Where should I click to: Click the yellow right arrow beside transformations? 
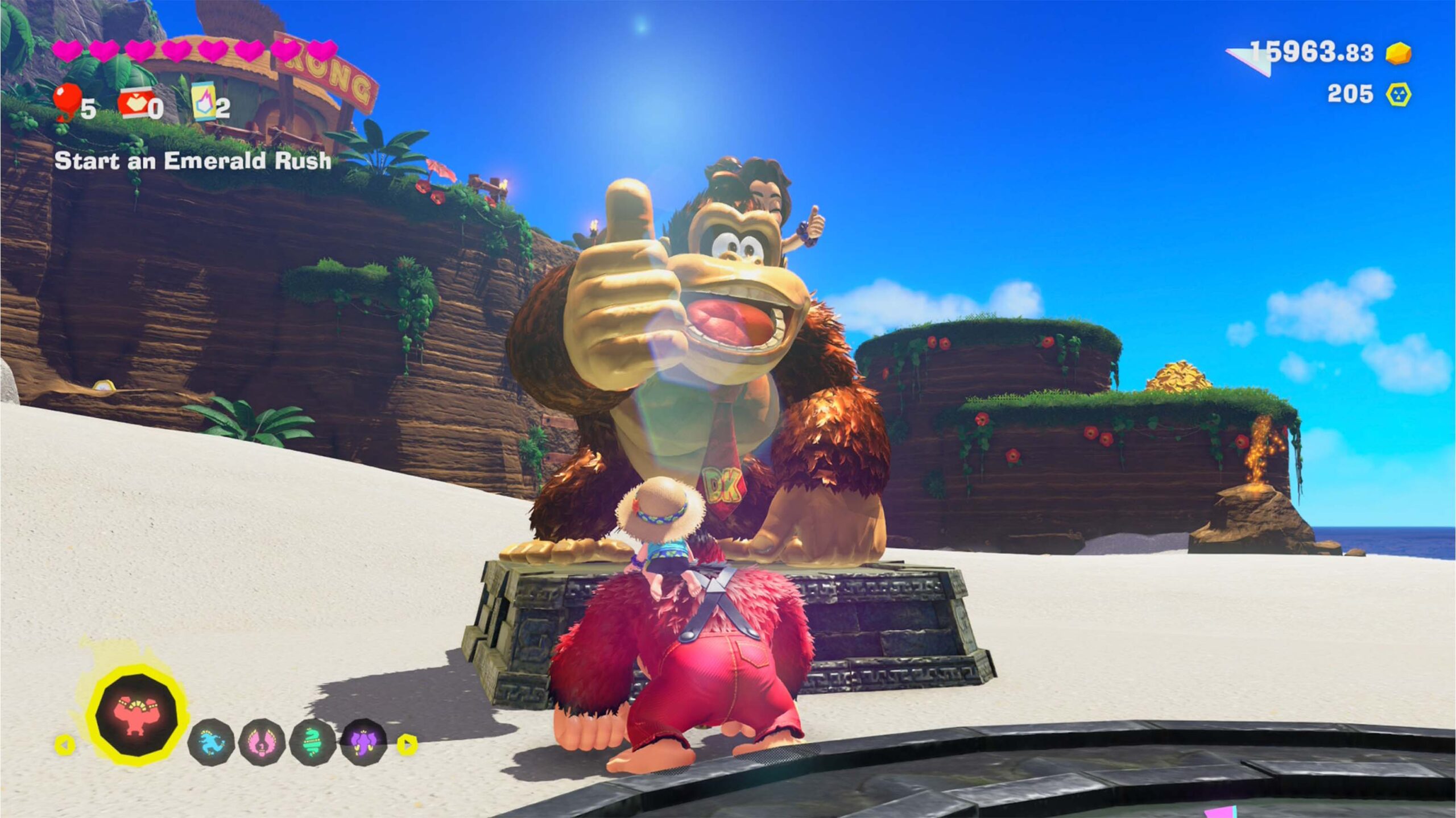tap(407, 743)
